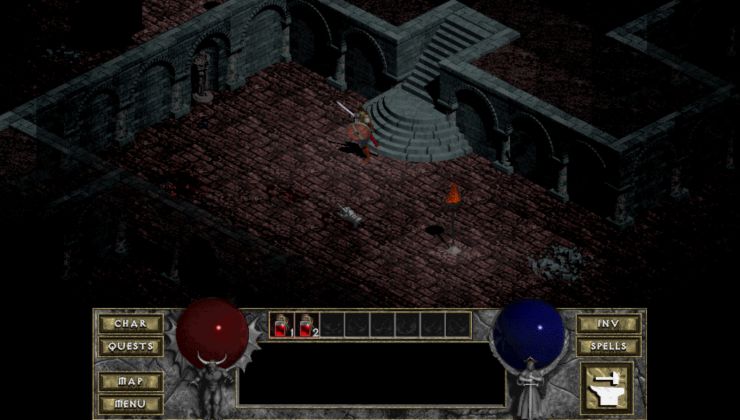Show the MAP overlay

(x=131, y=381)
